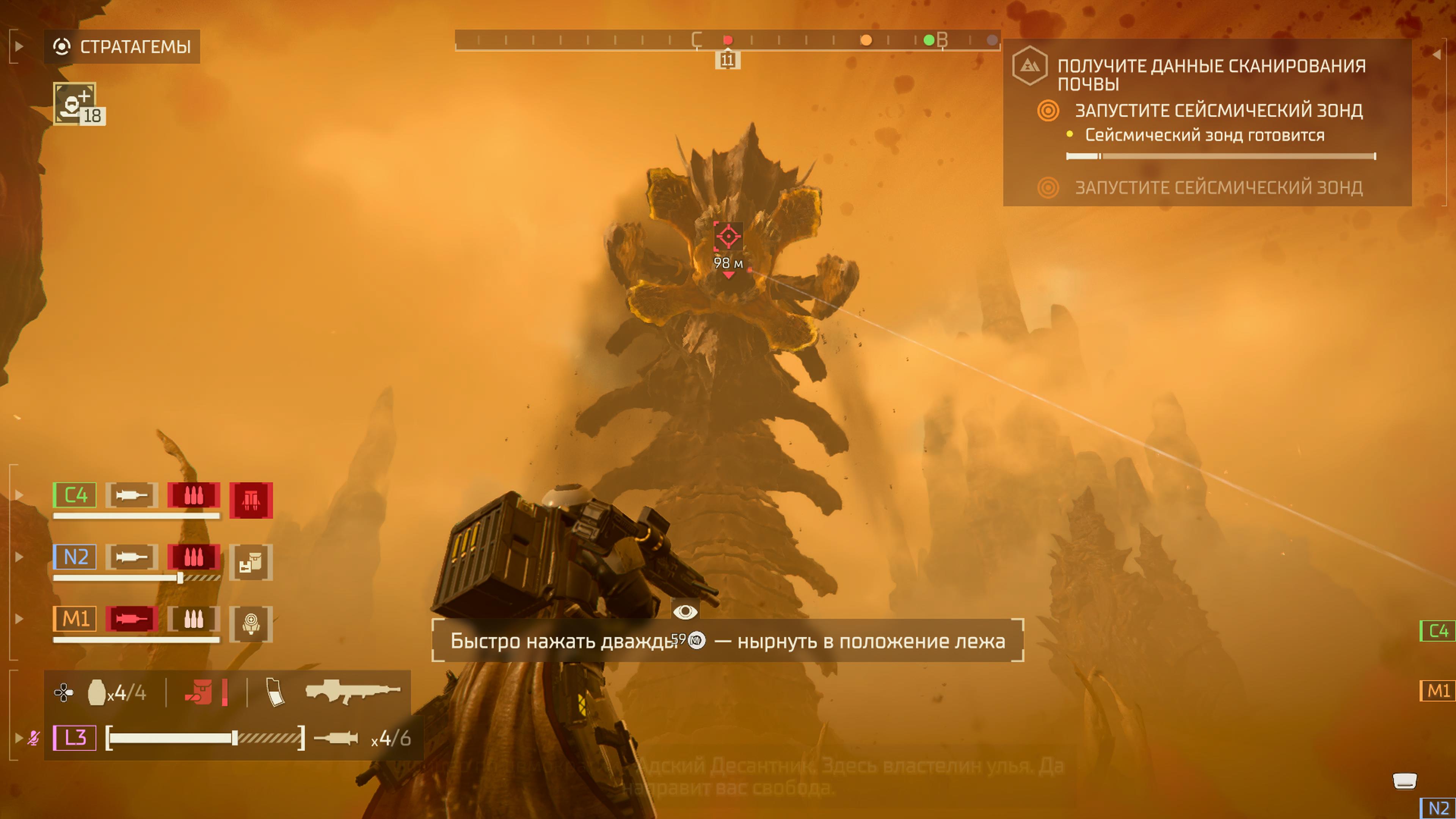Viewport: 1456px width, 819px height.
Task: Choose the rifle weapon icon
Action: [x=351, y=691]
